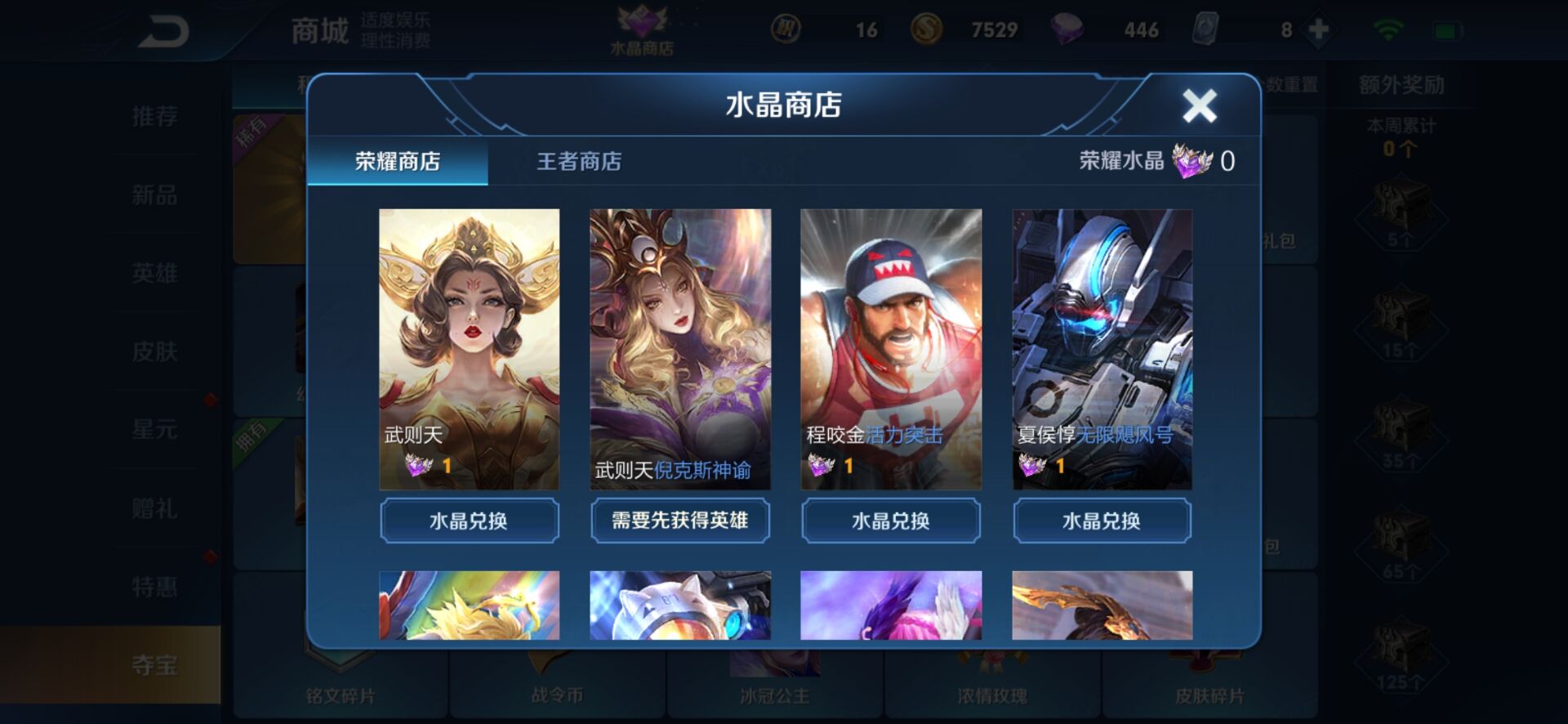Image resolution: width=1568 pixels, height=724 pixels.
Task: Click the purple gem icon showing 446
Action: 1066,29
